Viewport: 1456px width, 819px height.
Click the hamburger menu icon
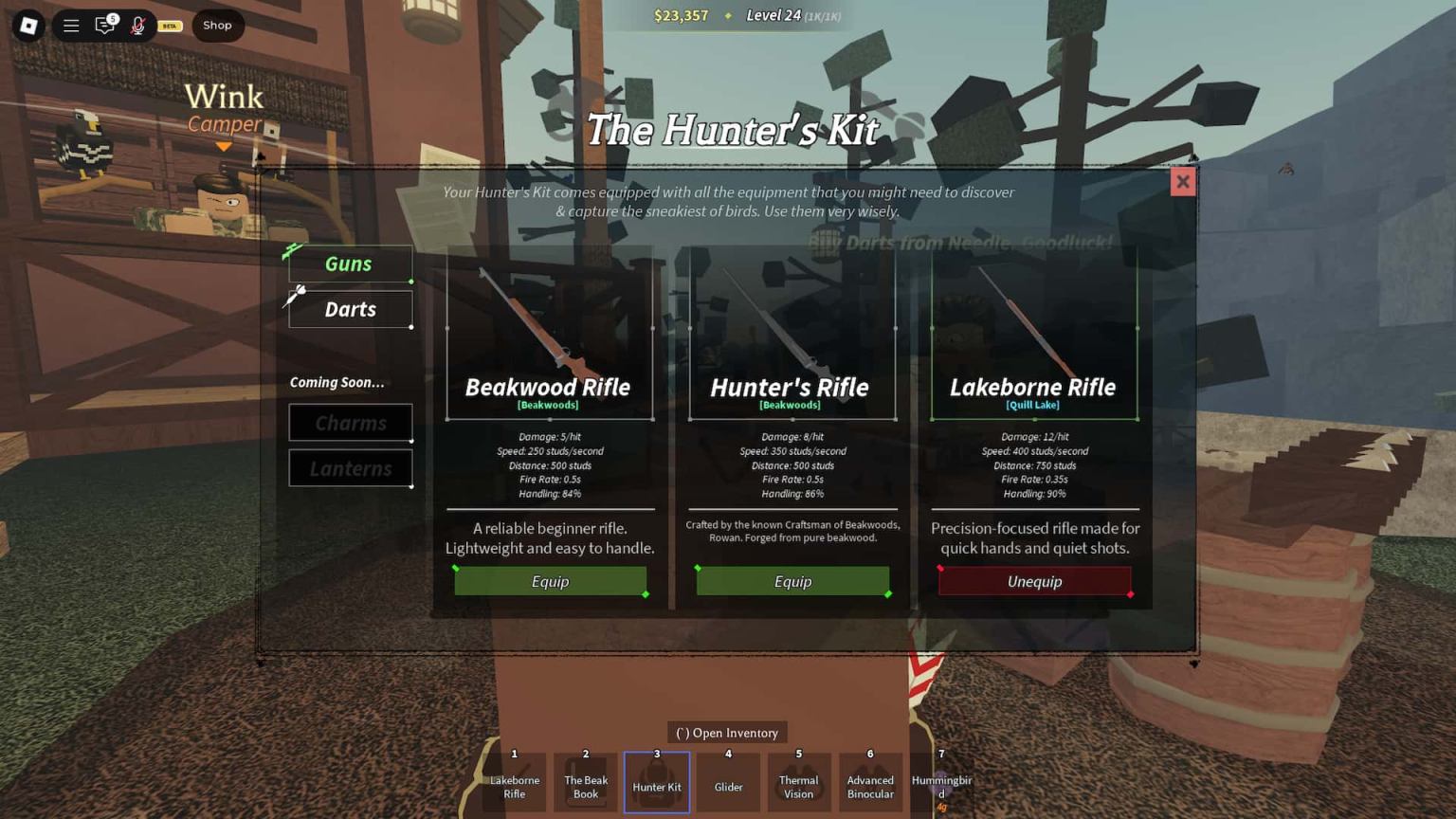tap(70, 26)
